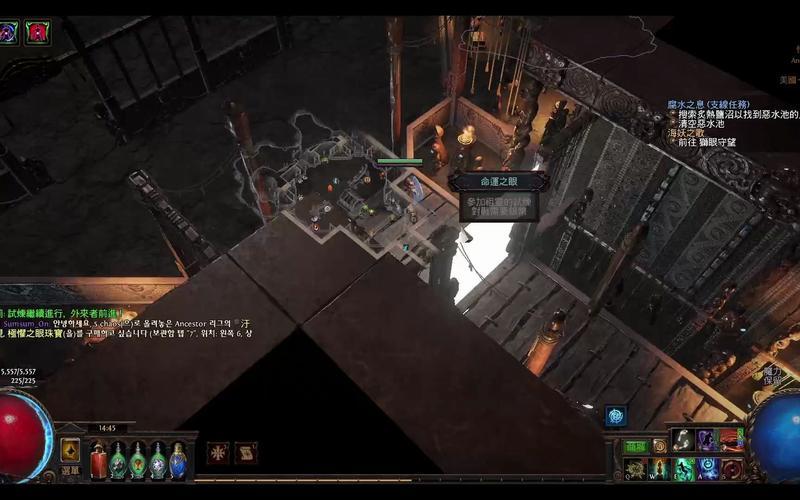Click the green shop button
The height and width of the screenshot is (500, 800).
(636, 446)
